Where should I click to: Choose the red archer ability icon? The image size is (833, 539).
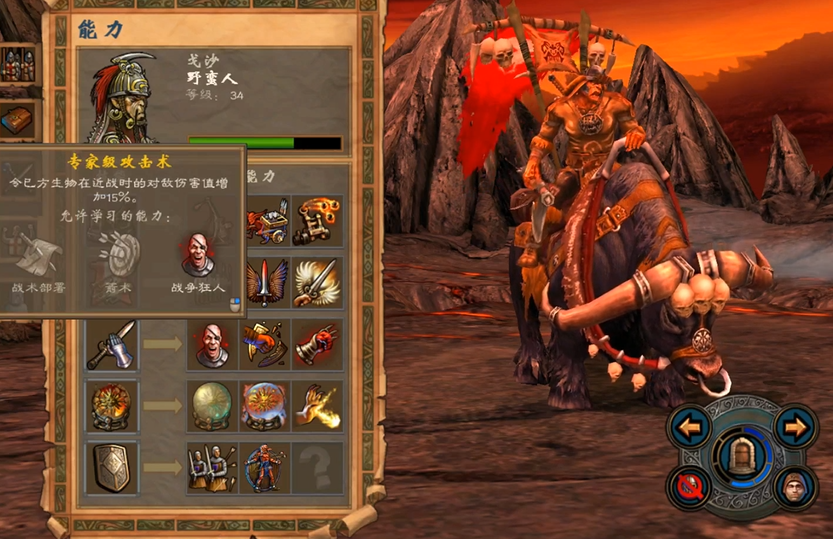point(265,467)
